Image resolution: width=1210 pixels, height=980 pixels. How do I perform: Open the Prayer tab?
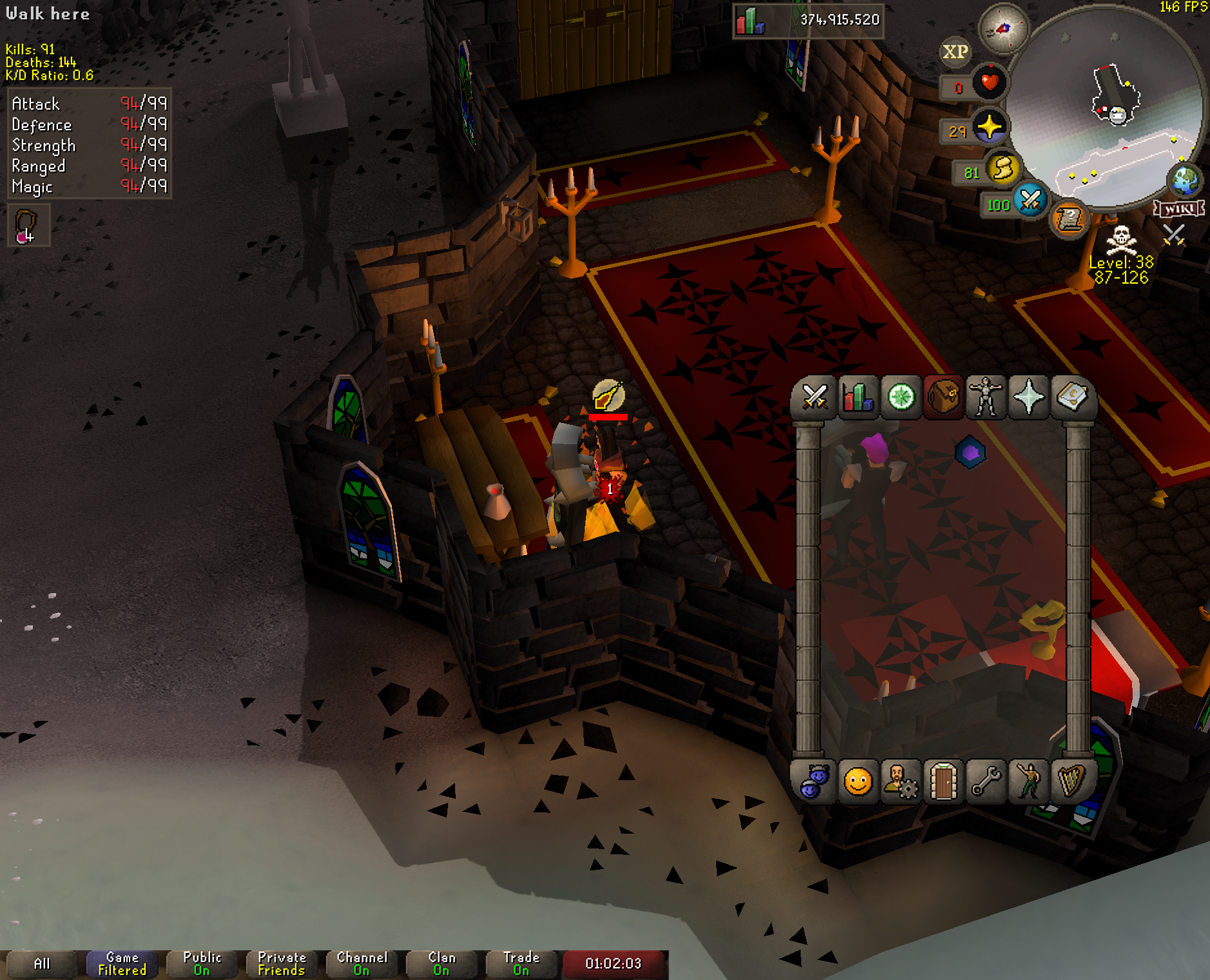click(1029, 397)
